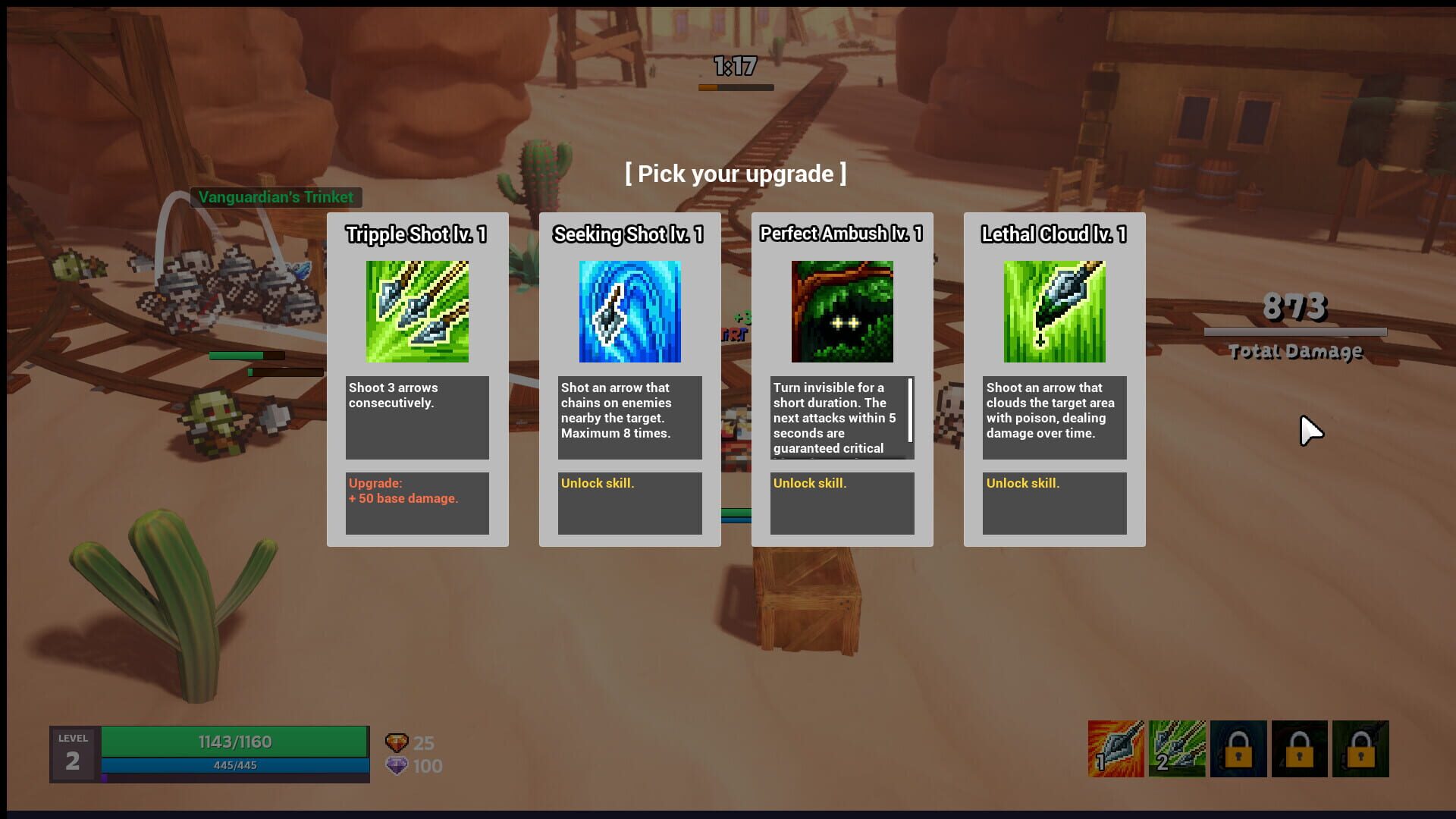Choose the Tripple Shot upgrade card
The width and height of the screenshot is (1456, 819).
tap(416, 379)
